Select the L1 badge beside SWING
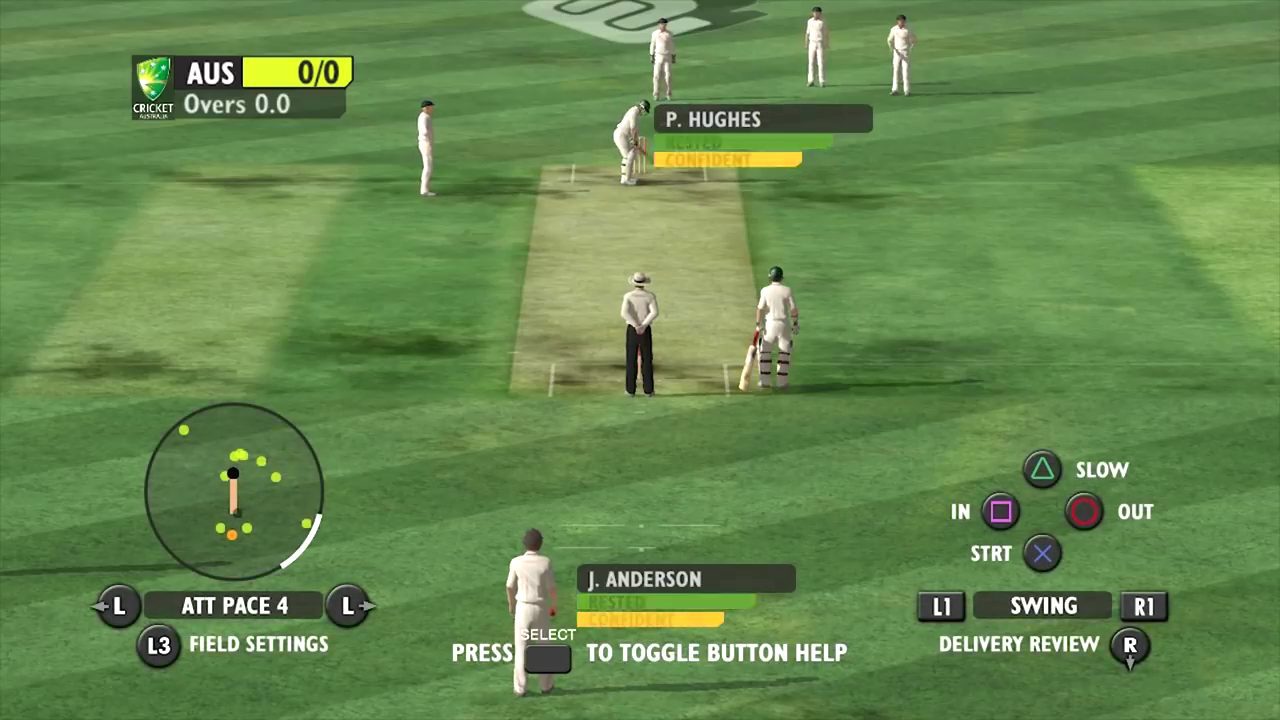Viewport: 1280px width, 720px height. coord(941,606)
